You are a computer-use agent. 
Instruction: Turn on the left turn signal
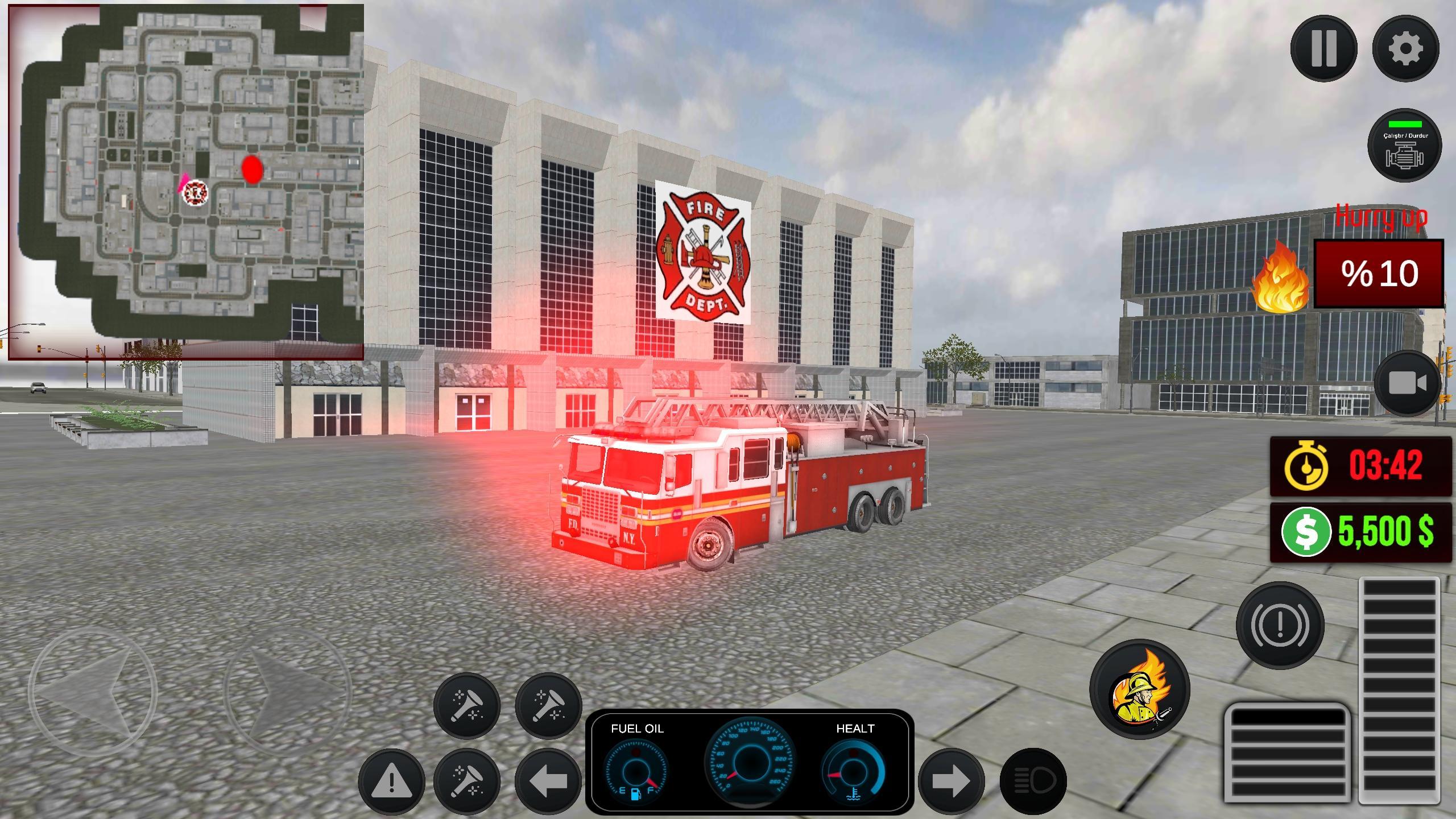click(x=548, y=781)
